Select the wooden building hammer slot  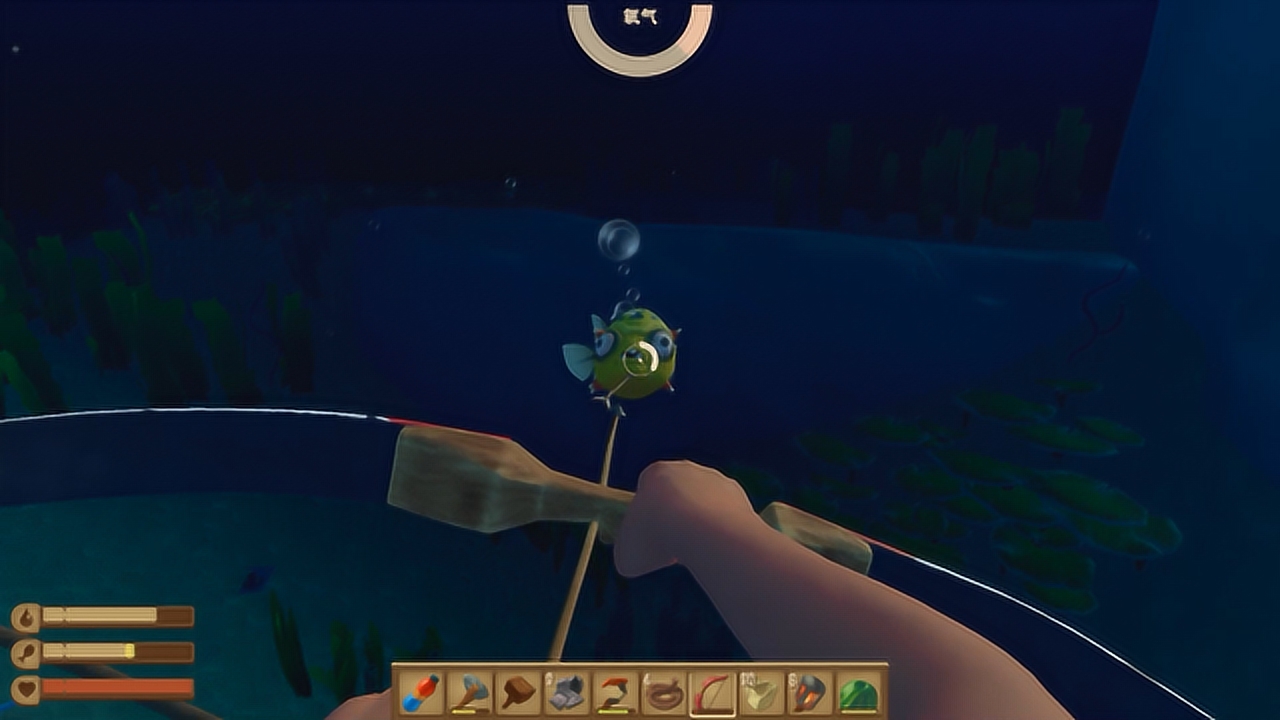518,693
